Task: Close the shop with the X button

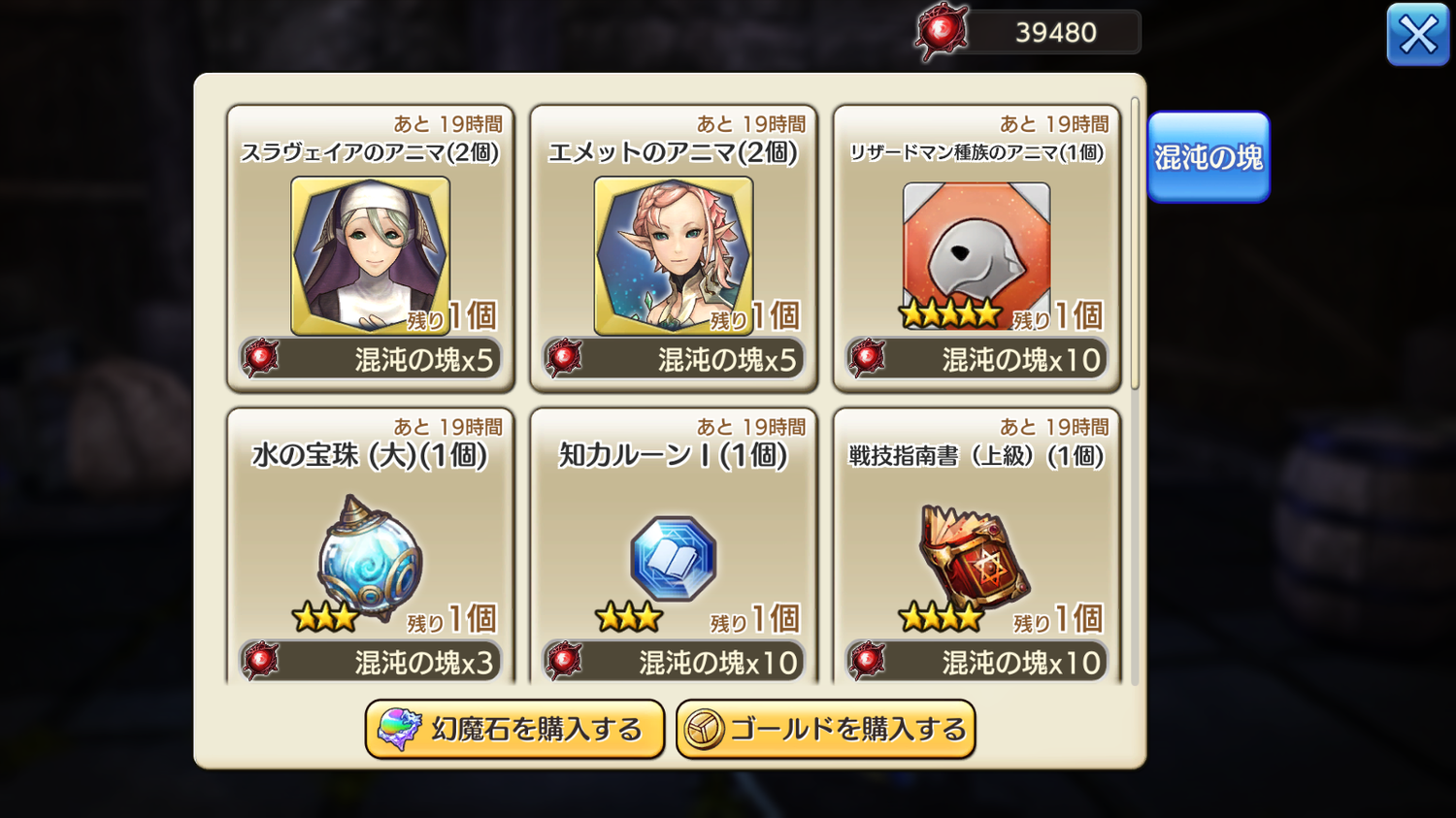Action: pyautogui.click(x=1417, y=36)
